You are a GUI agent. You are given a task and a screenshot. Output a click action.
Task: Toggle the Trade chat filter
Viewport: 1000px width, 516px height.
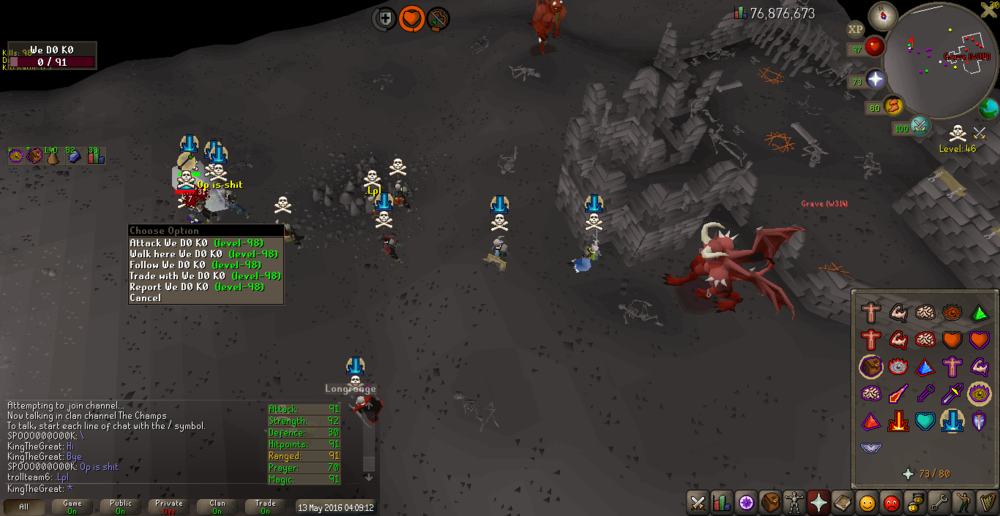pyautogui.click(x=265, y=507)
